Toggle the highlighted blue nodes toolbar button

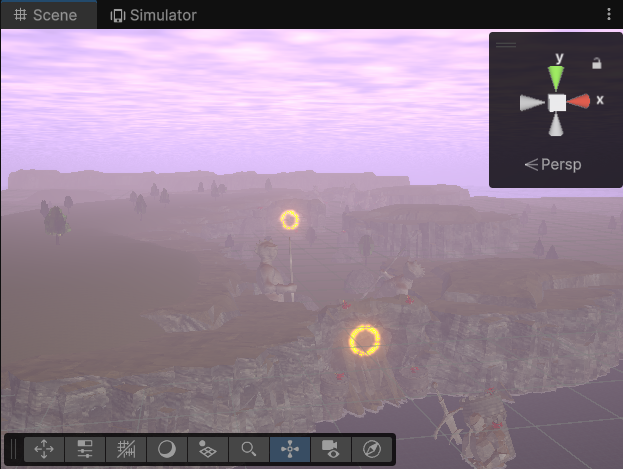(290, 449)
